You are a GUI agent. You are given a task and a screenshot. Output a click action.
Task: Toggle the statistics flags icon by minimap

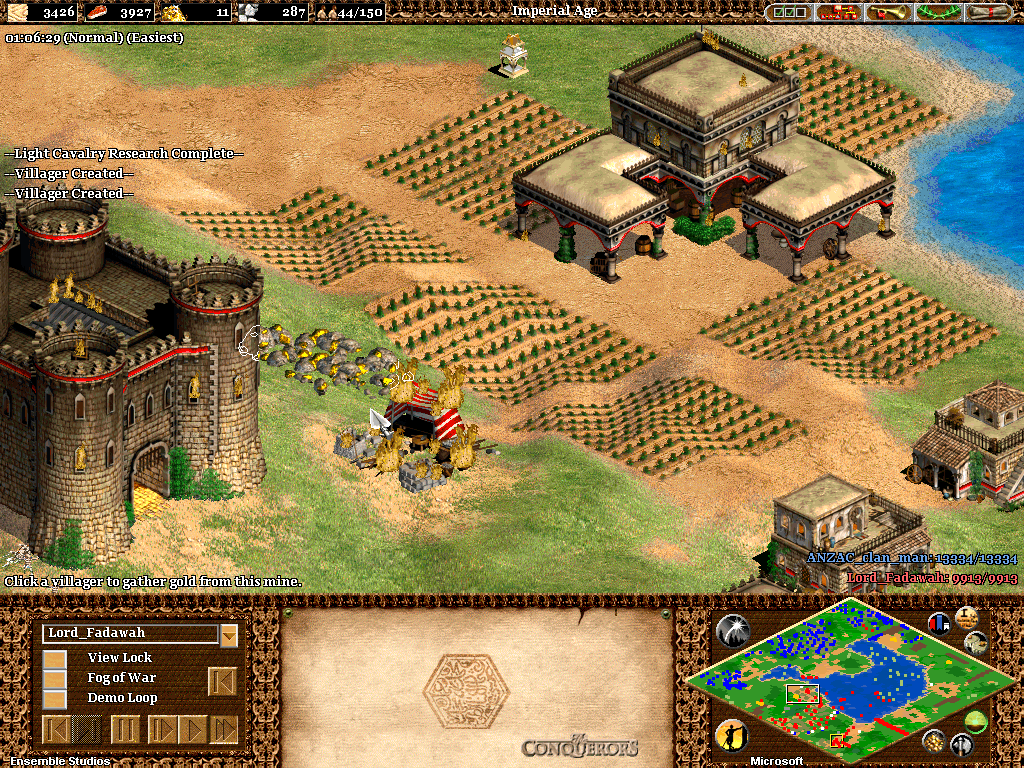[940, 622]
